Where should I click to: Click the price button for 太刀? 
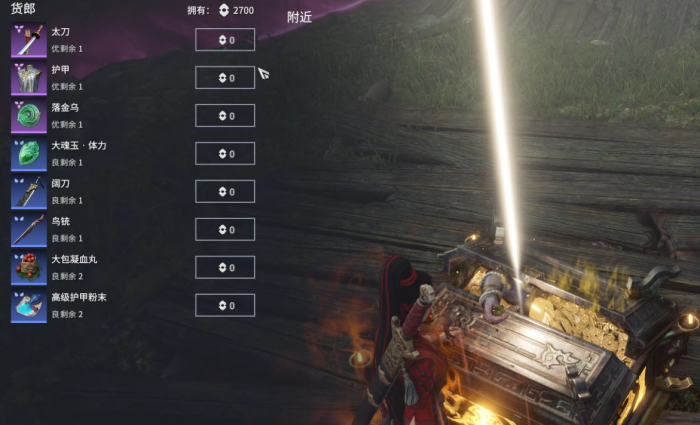(x=225, y=40)
